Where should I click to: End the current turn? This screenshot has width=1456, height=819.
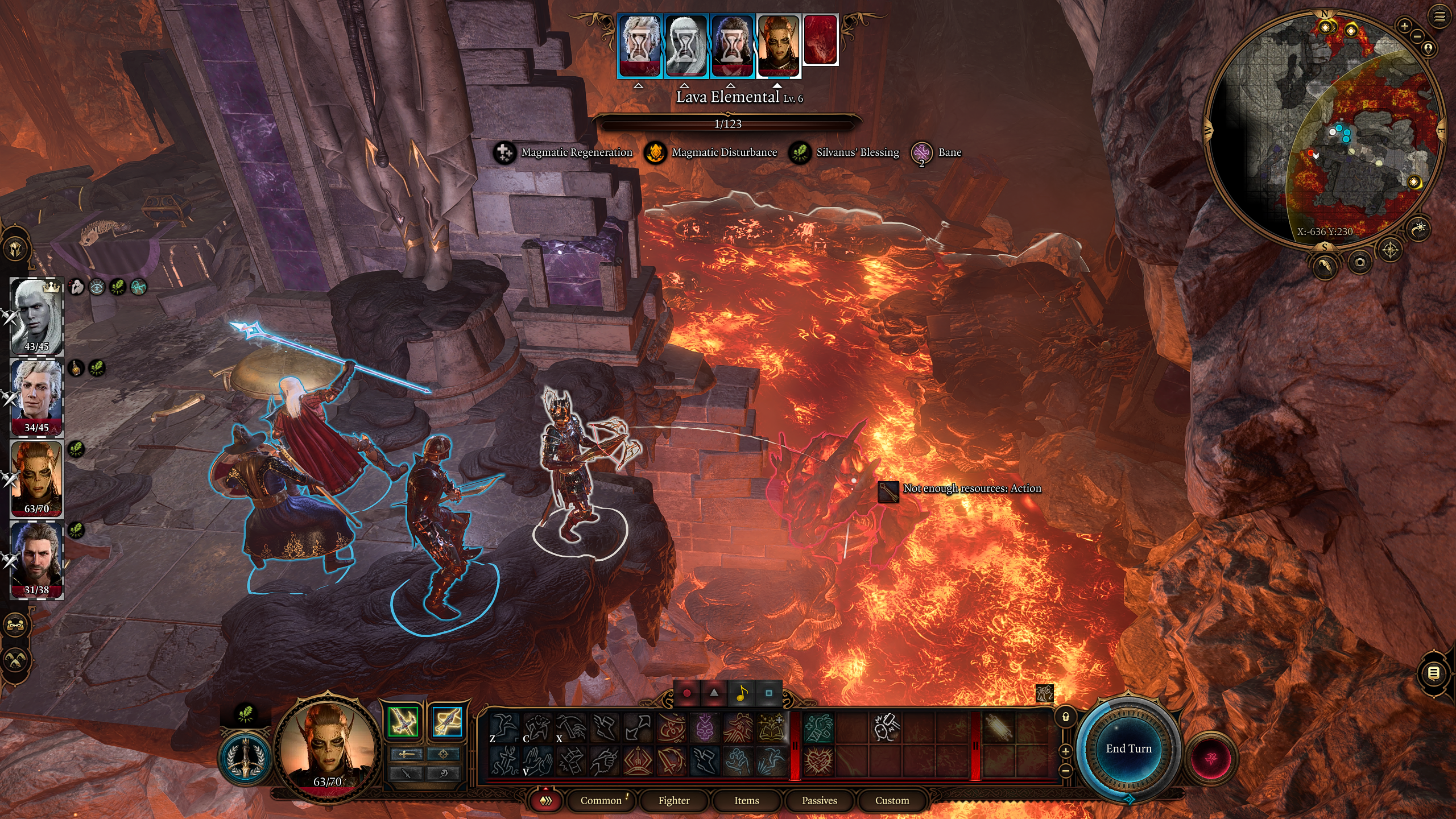click(x=1128, y=748)
